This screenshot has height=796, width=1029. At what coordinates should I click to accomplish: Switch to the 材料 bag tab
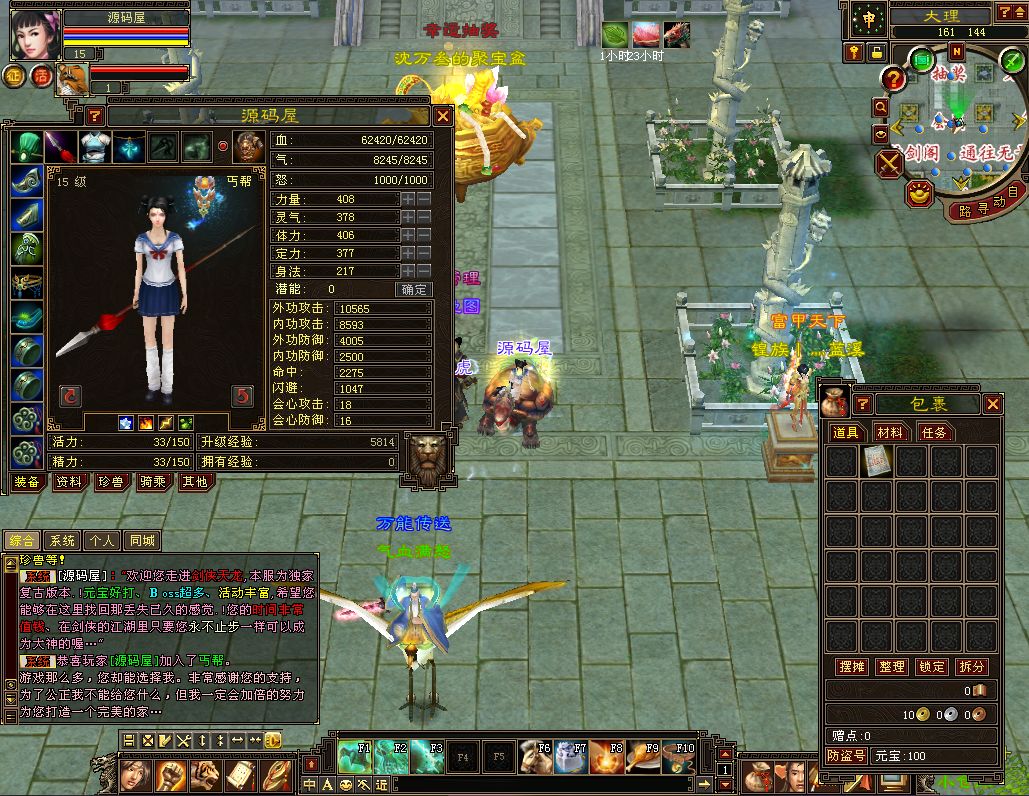(889, 433)
